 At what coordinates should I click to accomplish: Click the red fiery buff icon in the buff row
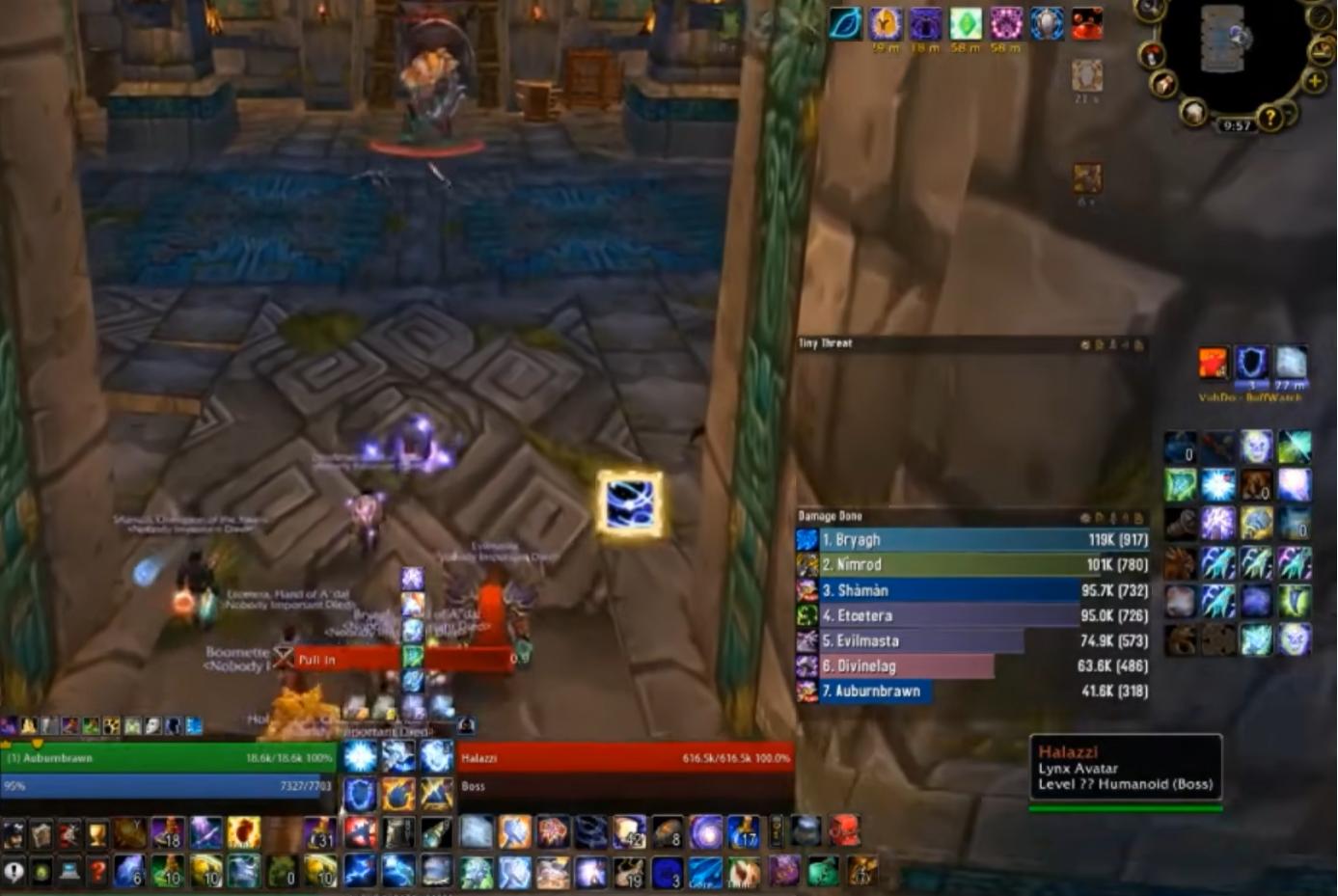[1087, 24]
